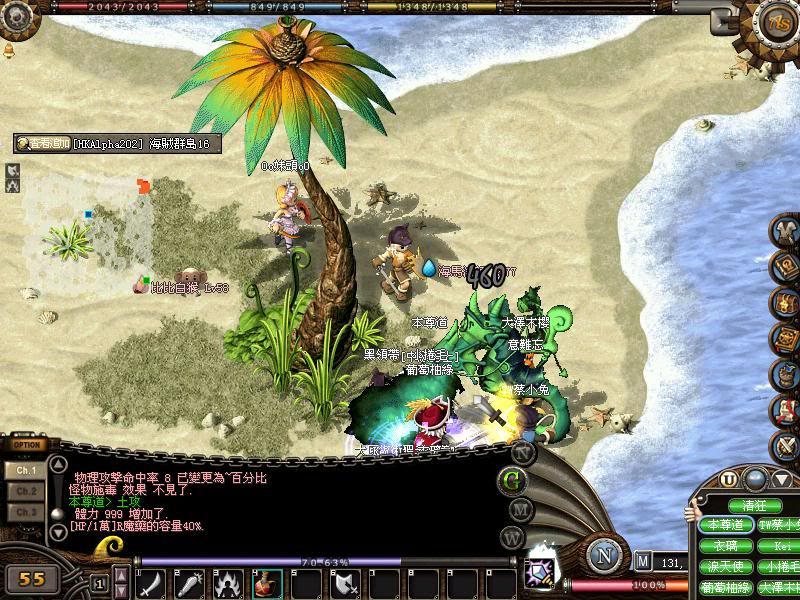Open the map with square M button

coord(643,562)
